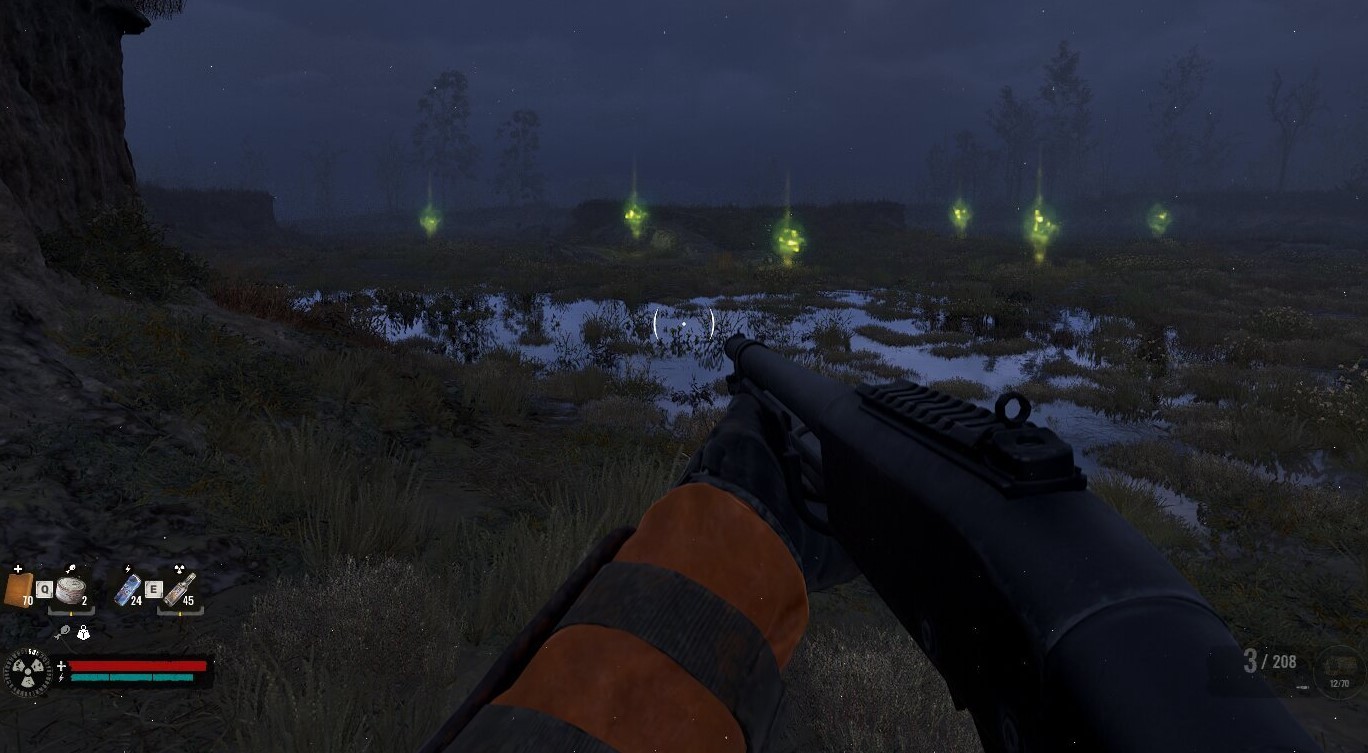Choose the vodka bottle quick slot
This screenshot has width=1368, height=753.
pos(180,589)
